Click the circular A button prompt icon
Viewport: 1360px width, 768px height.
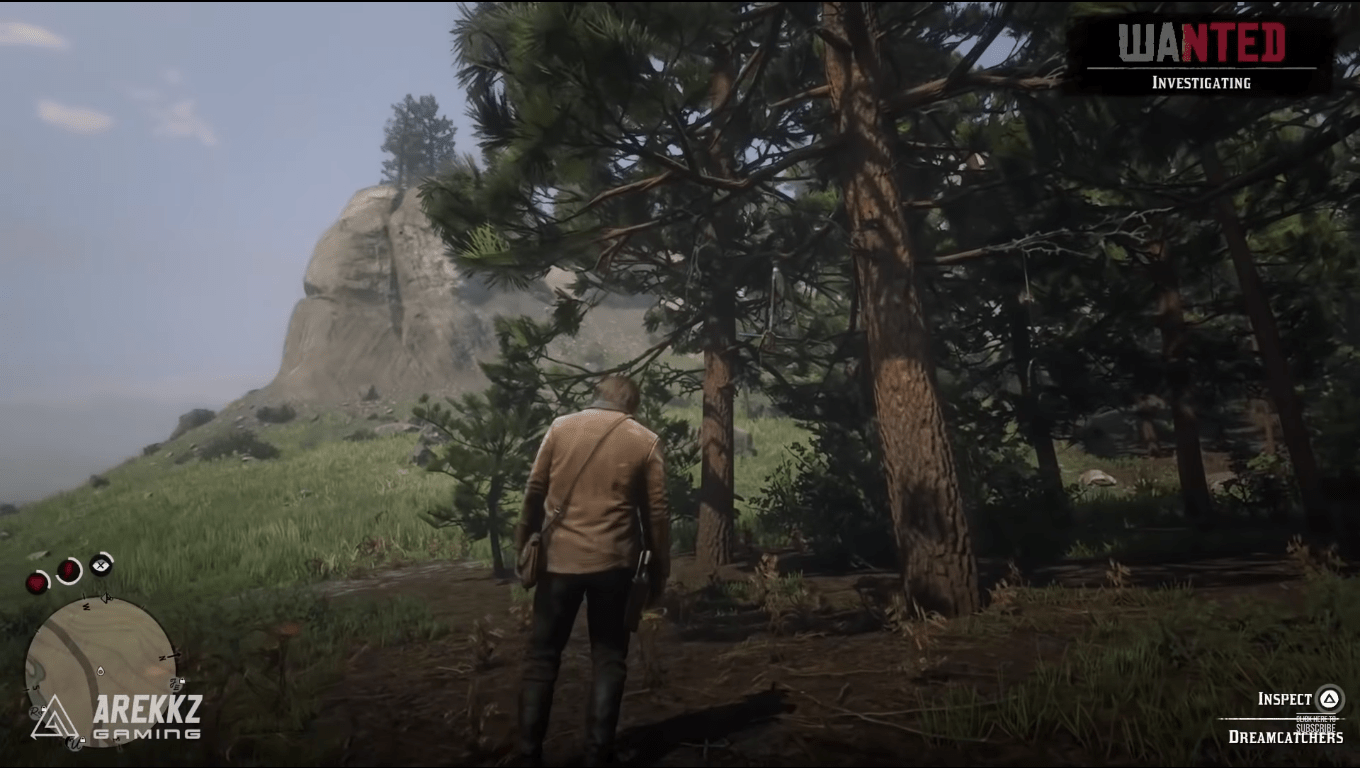click(1329, 699)
